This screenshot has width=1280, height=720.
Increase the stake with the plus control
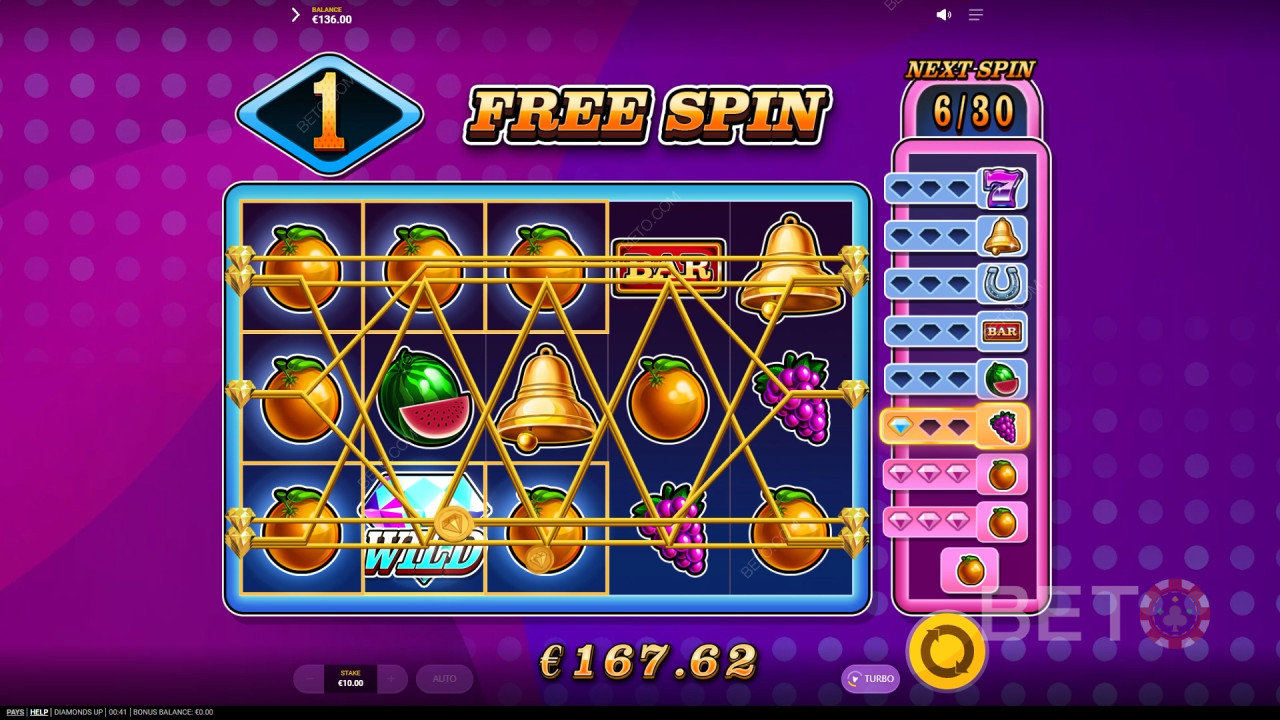click(x=390, y=679)
